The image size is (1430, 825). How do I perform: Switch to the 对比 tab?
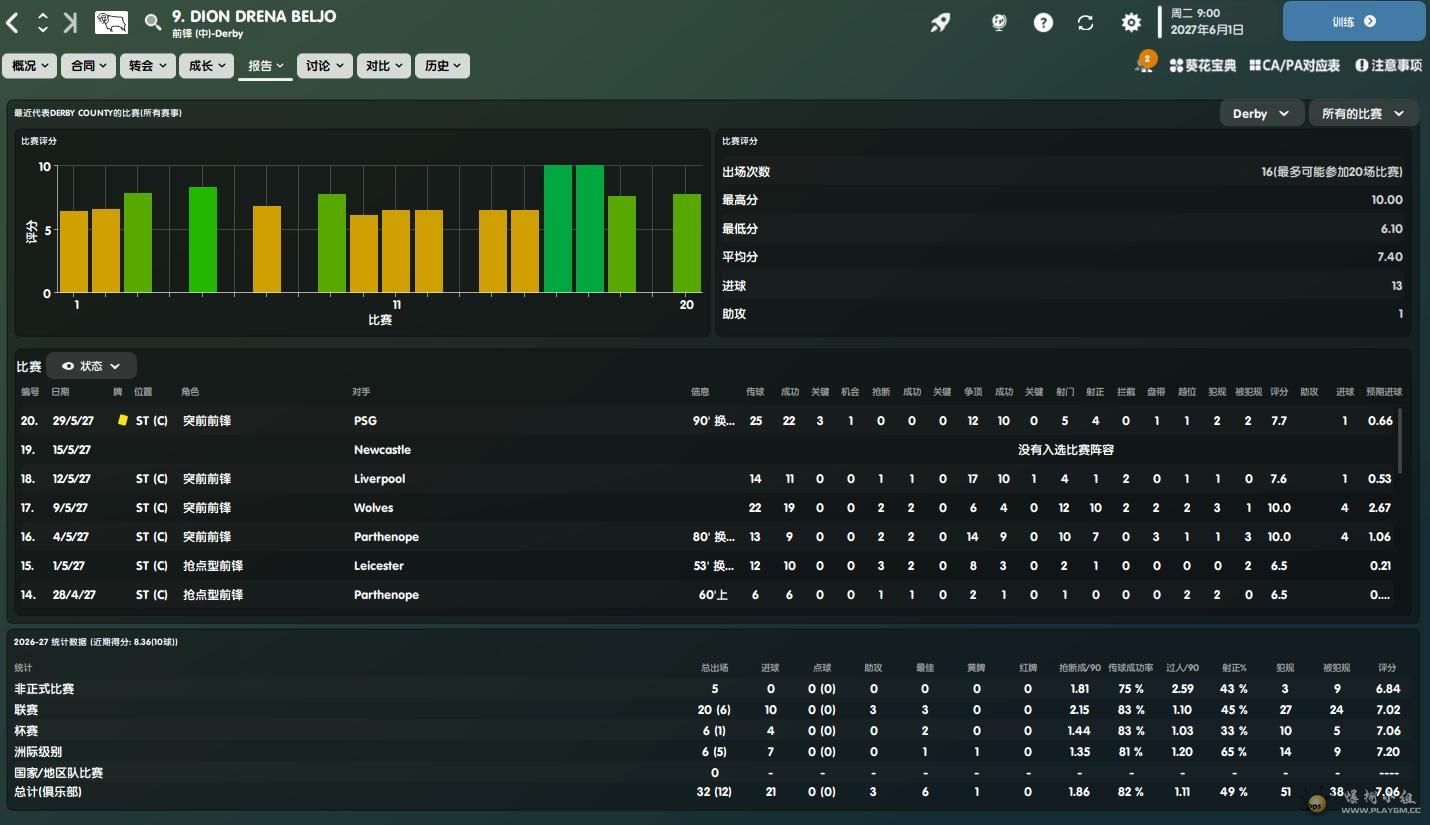click(383, 66)
